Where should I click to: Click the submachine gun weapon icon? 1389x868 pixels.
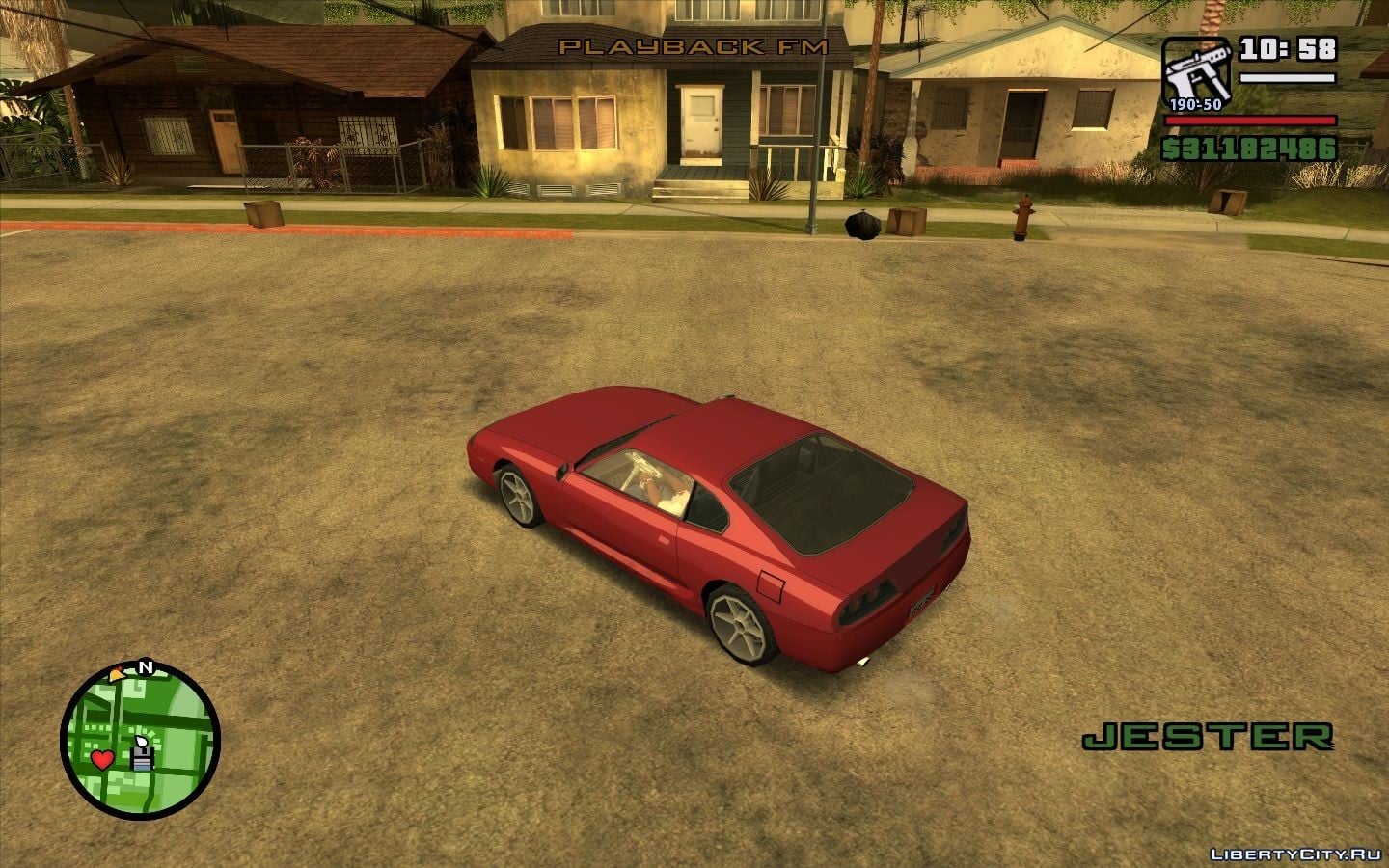pyautogui.click(x=1195, y=71)
